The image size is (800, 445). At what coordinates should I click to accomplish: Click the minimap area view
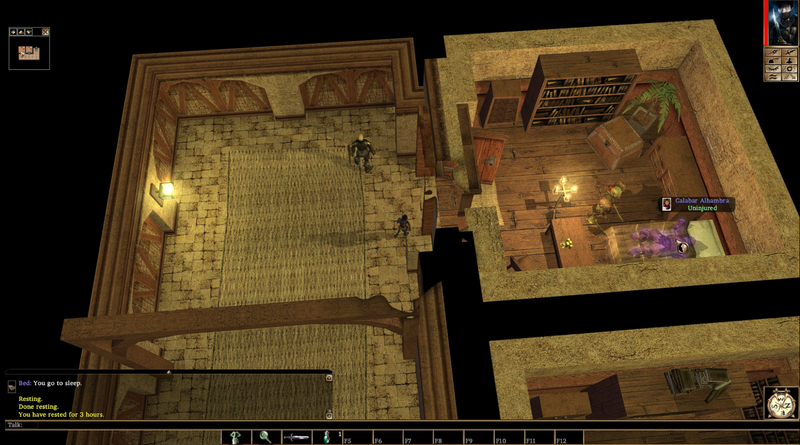click(29, 52)
